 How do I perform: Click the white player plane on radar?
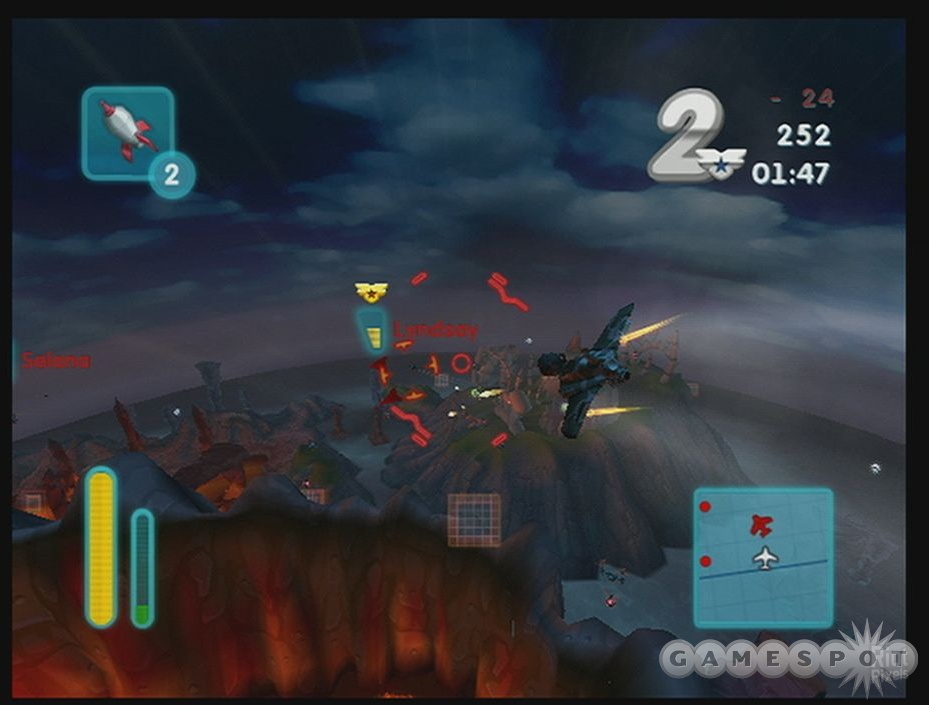pos(765,558)
